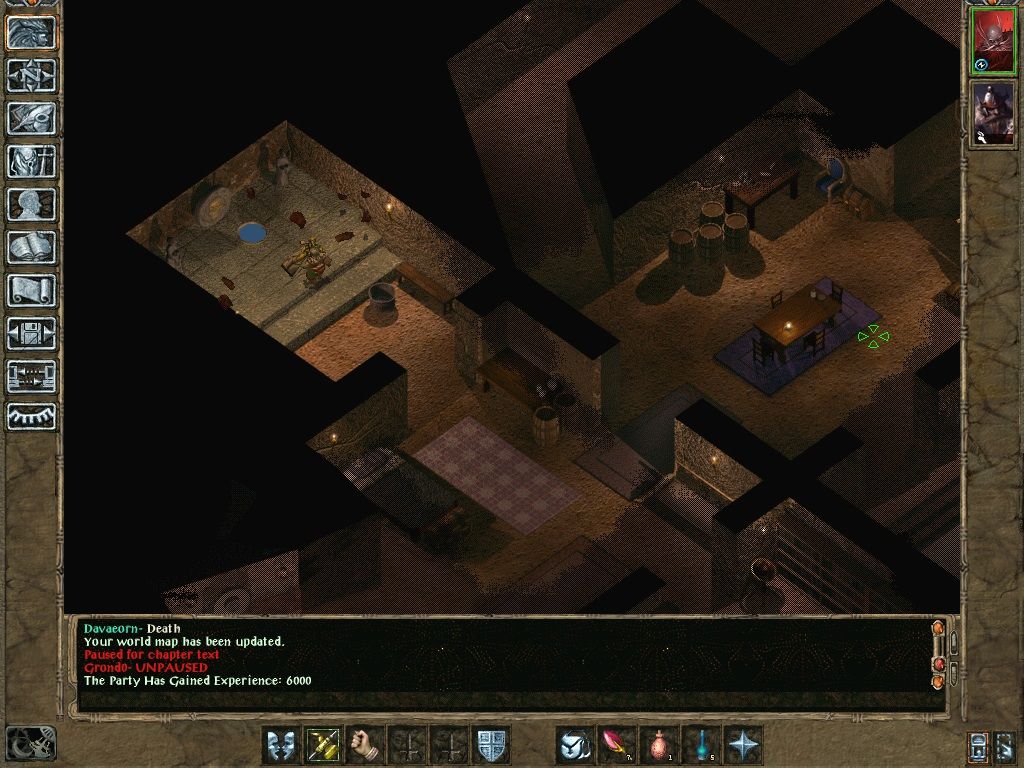Image resolution: width=1024 pixels, height=768 pixels.
Task: Activate the dialogue masks button
Action: [281, 745]
